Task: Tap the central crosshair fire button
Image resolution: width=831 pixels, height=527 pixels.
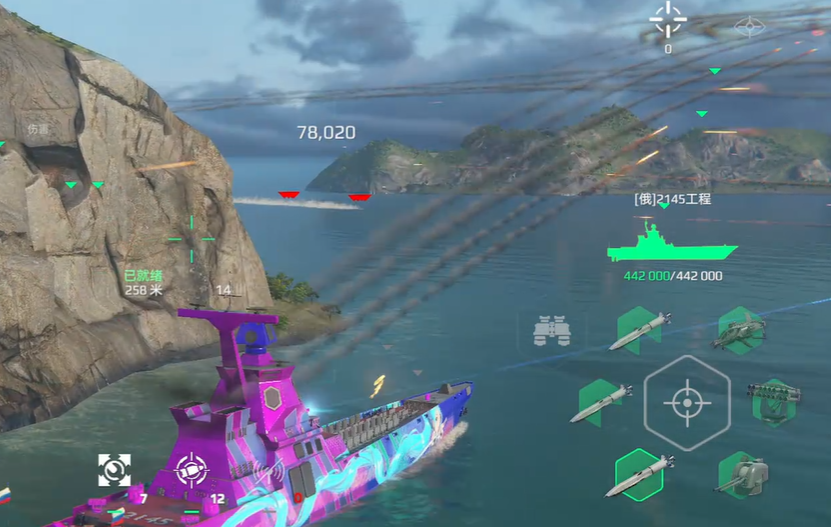Action: pyautogui.click(x=686, y=403)
